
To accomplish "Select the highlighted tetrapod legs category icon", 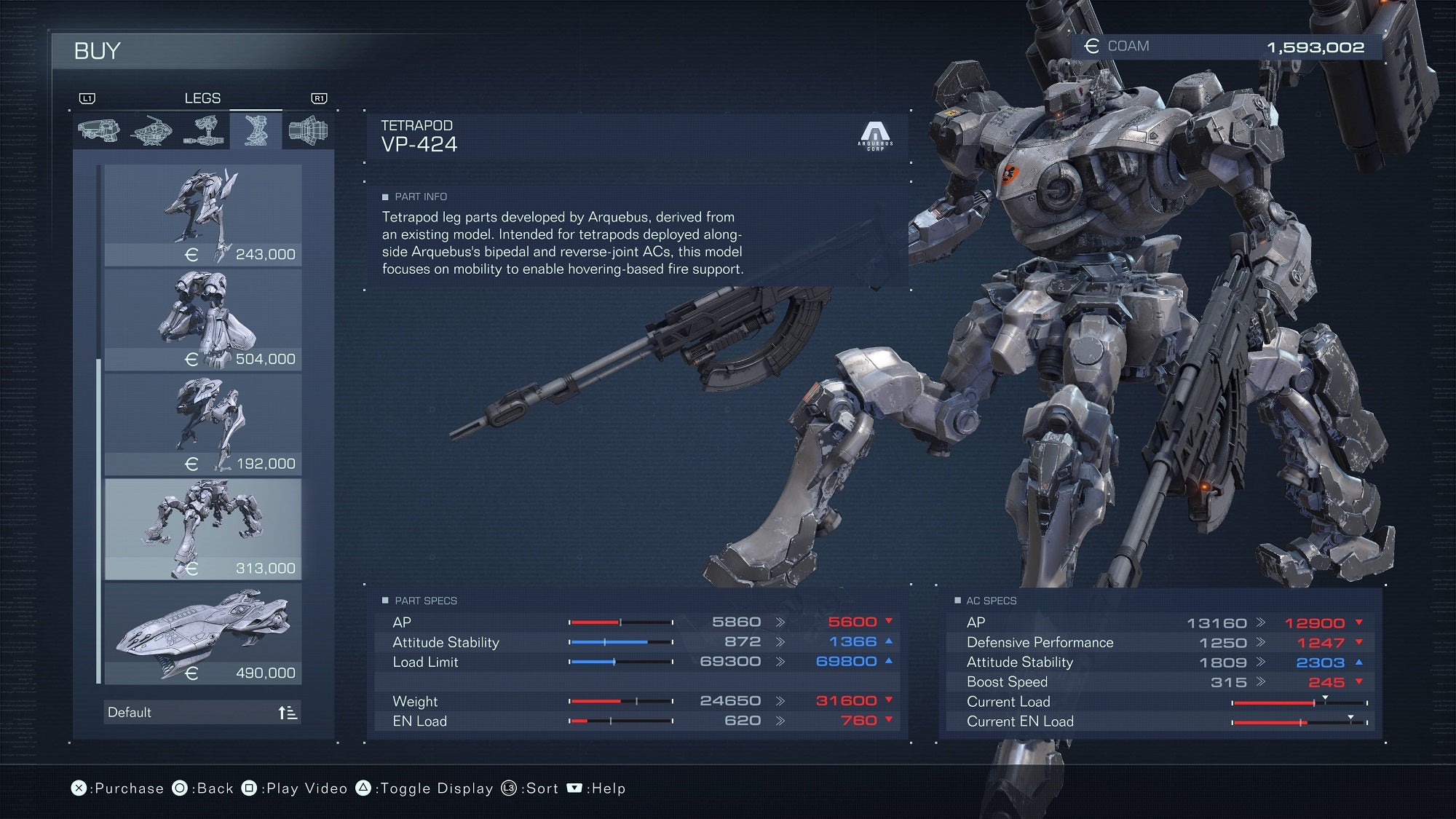I will pos(255,128).
